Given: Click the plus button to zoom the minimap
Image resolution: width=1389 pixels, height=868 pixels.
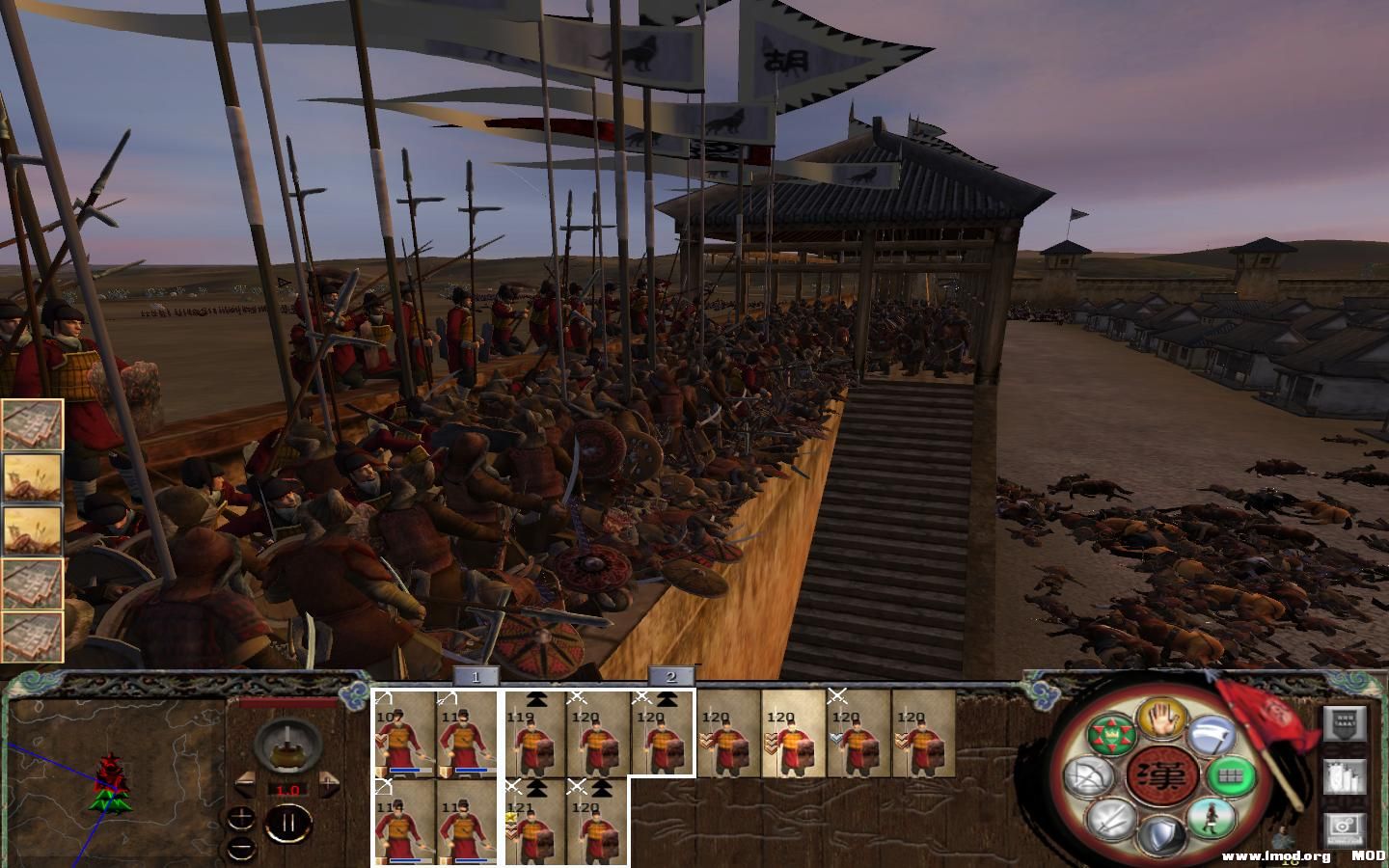Looking at the screenshot, I should (x=241, y=818).
